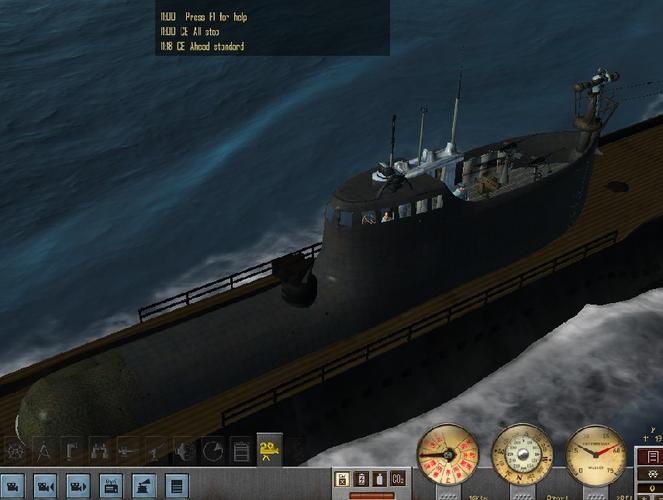
Task: Open the clipboard log icon
Action: click(241, 451)
